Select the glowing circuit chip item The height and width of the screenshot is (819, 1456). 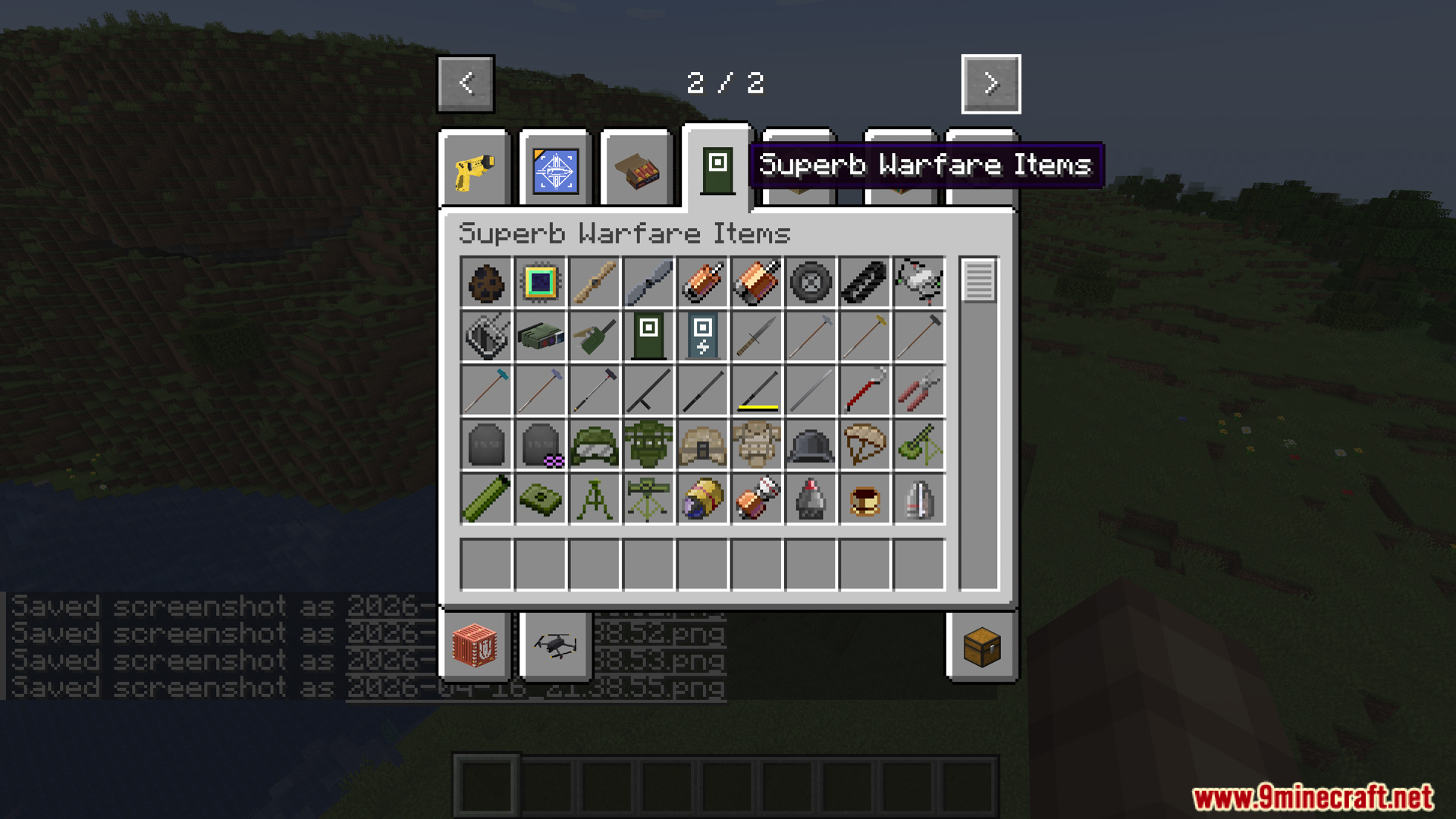click(x=540, y=282)
